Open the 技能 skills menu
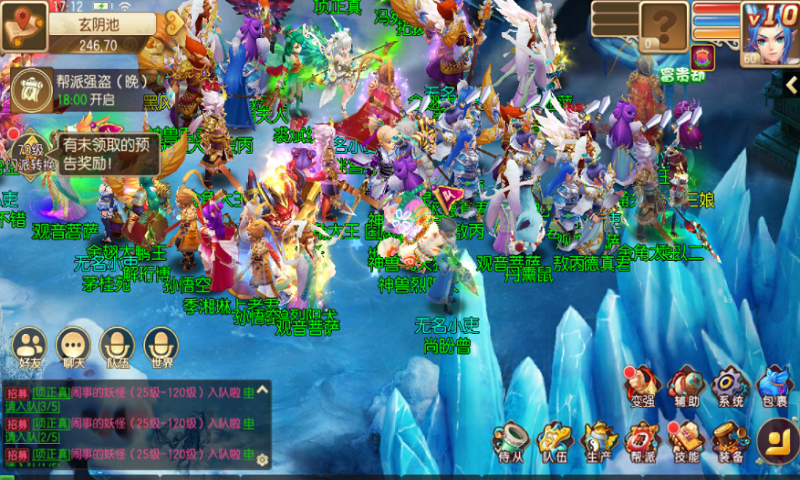Viewport: 800px width, 480px height. (x=686, y=441)
